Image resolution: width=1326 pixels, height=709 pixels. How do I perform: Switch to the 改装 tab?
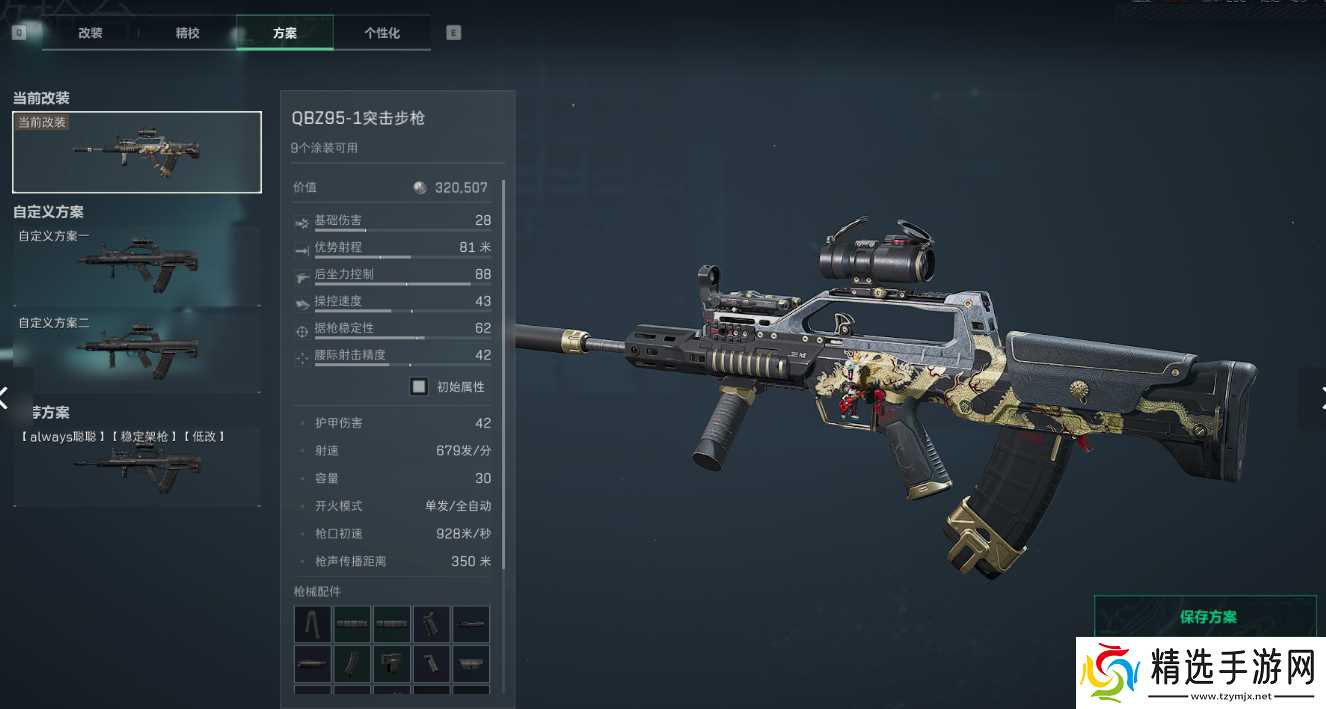pyautogui.click(x=90, y=33)
